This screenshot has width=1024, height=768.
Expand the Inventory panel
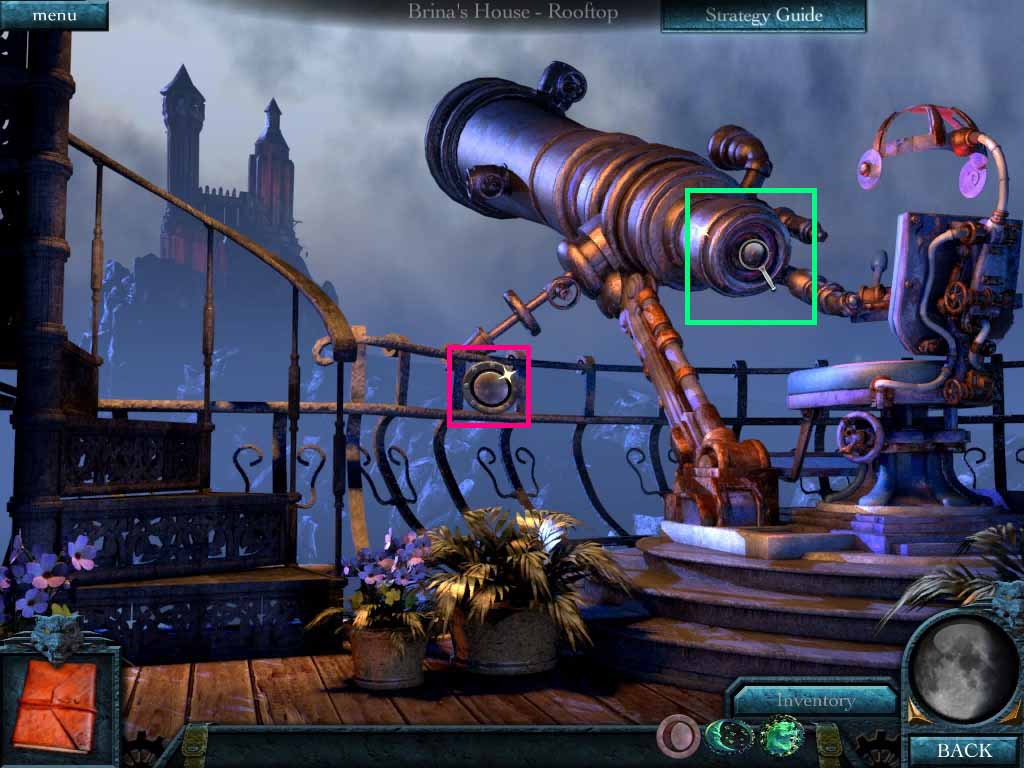pos(815,700)
